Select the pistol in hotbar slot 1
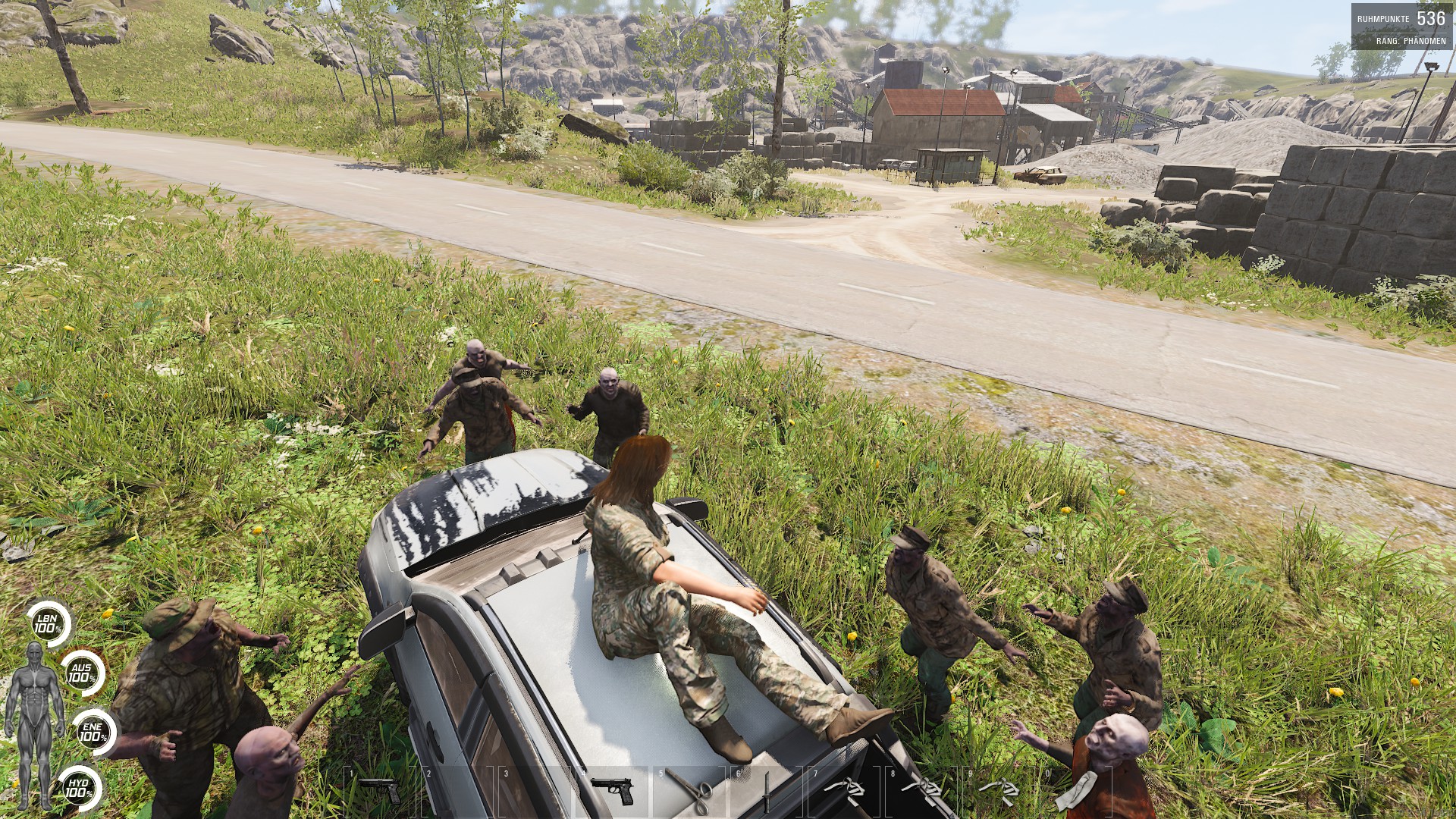Viewport: 1456px width, 819px height. point(381,792)
